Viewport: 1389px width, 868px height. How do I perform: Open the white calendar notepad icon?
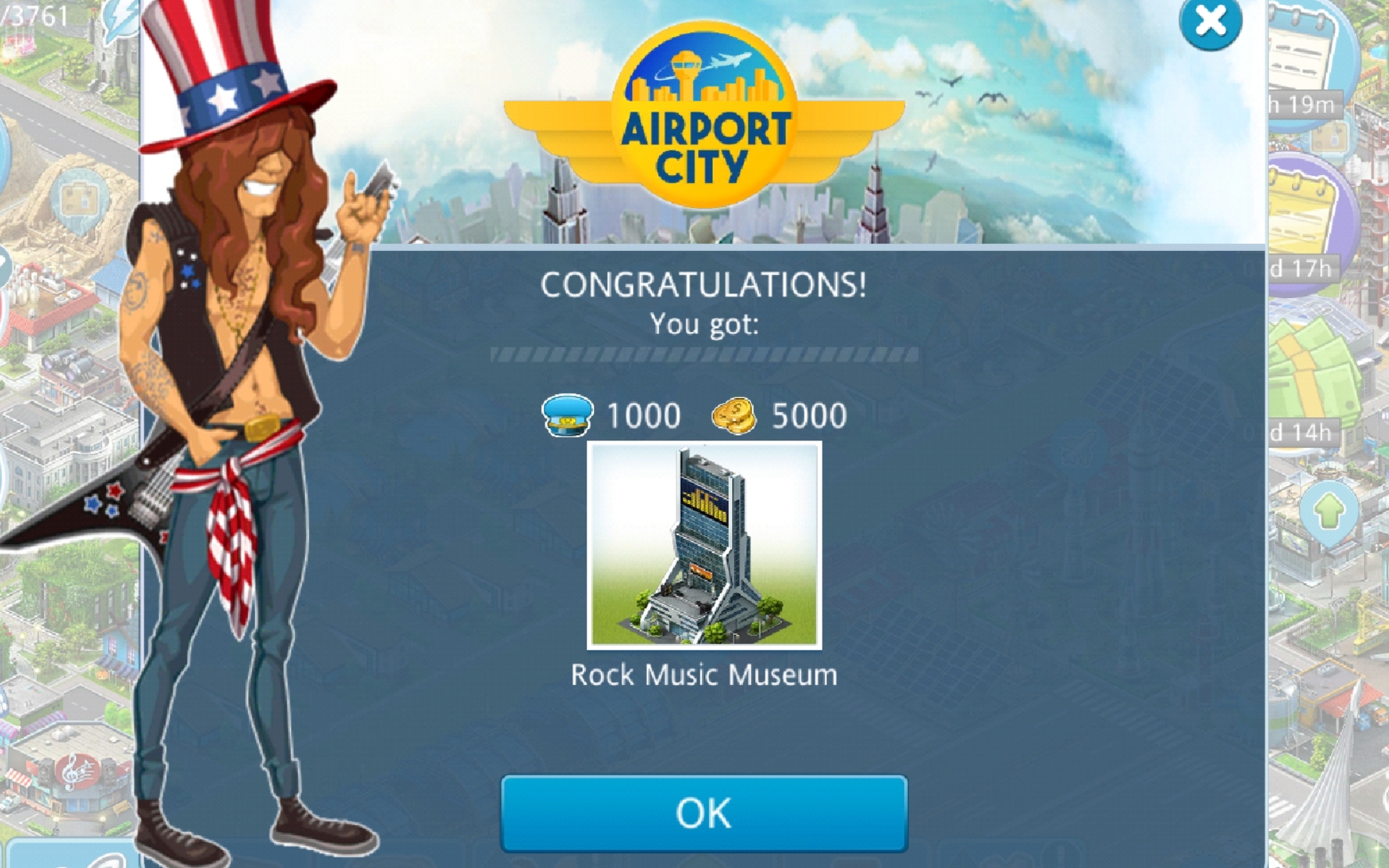(1306, 54)
